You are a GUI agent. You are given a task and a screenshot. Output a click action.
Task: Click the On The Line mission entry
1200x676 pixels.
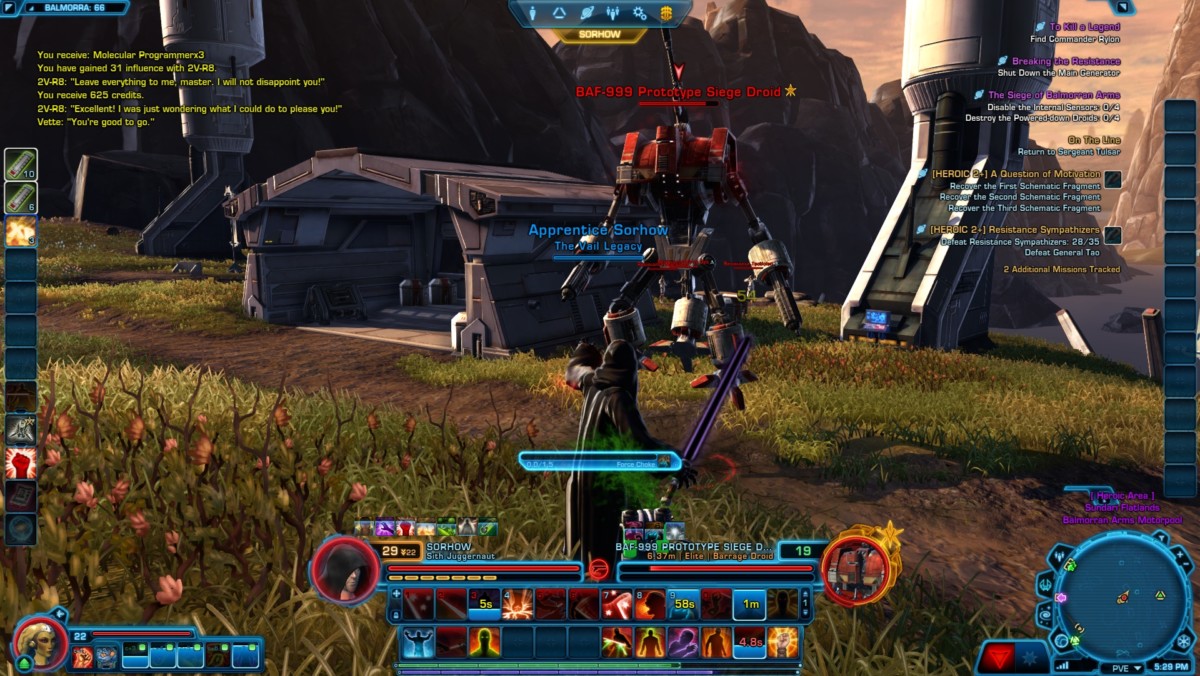coord(1093,140)
